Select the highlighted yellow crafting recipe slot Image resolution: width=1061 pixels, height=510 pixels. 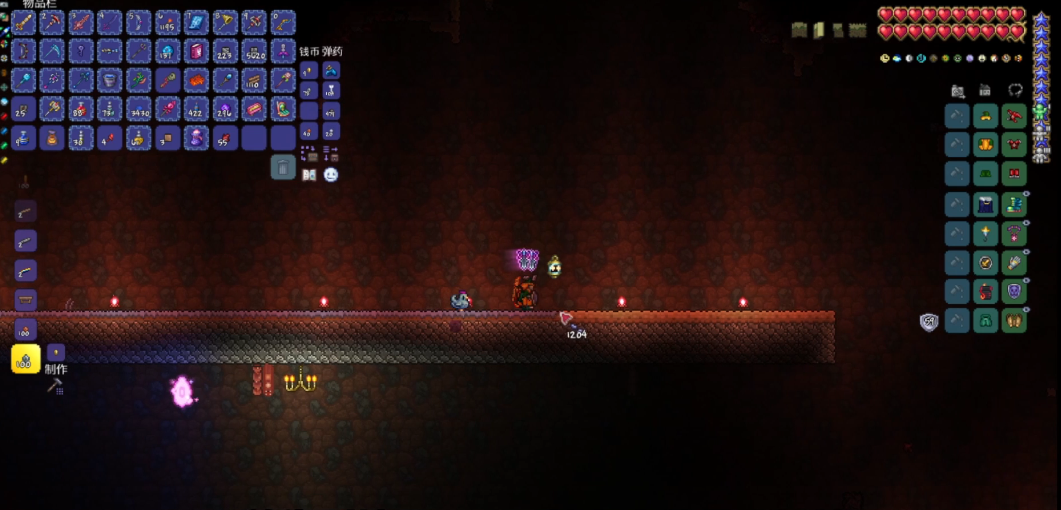(x=25, y=358)
